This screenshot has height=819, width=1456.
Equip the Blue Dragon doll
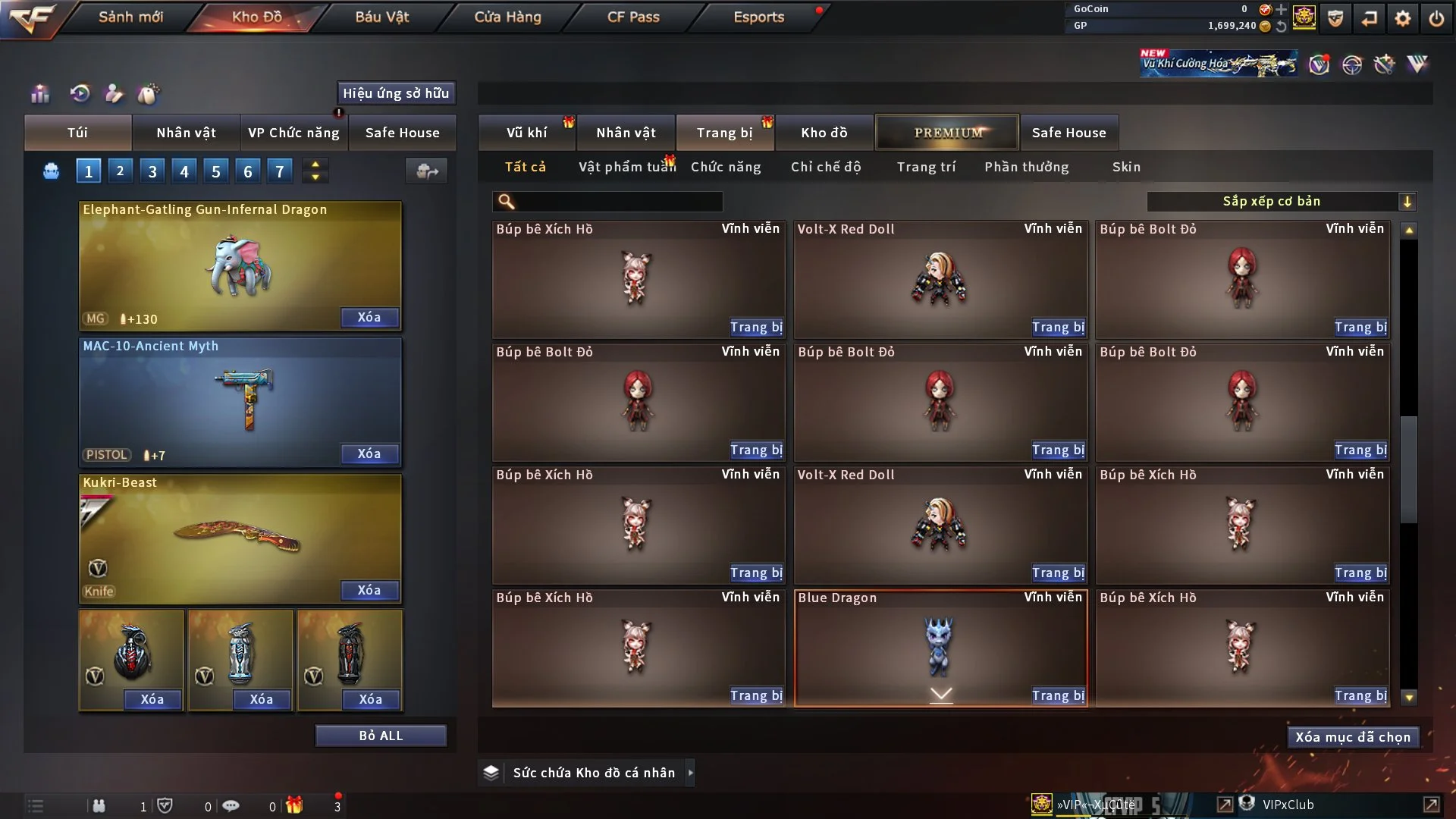pyautogui.click(x=1058, y=695)
